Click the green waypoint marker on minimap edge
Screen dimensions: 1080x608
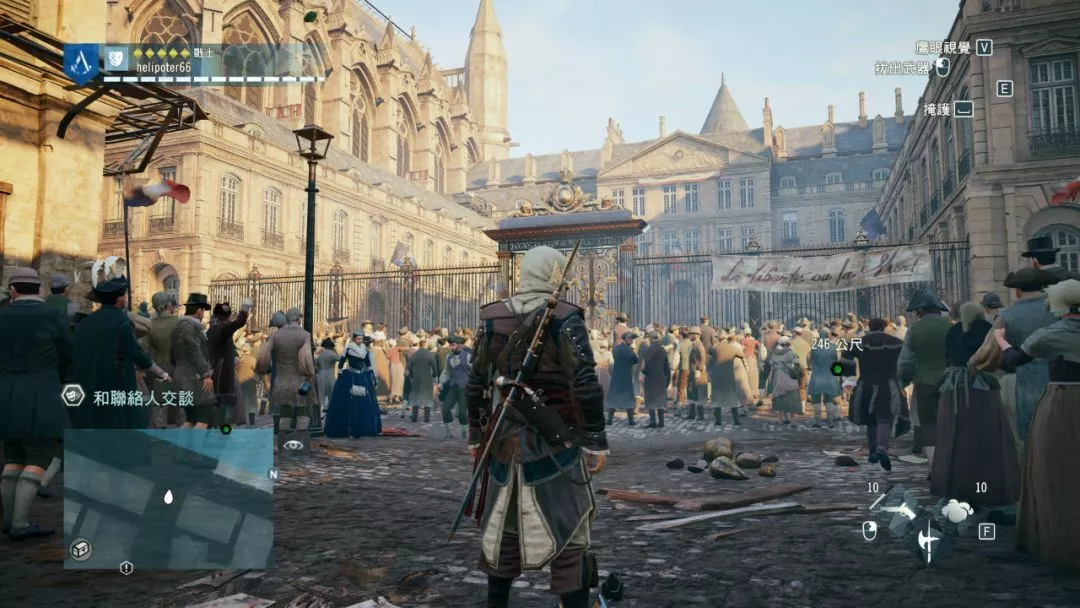pos(226,430)
